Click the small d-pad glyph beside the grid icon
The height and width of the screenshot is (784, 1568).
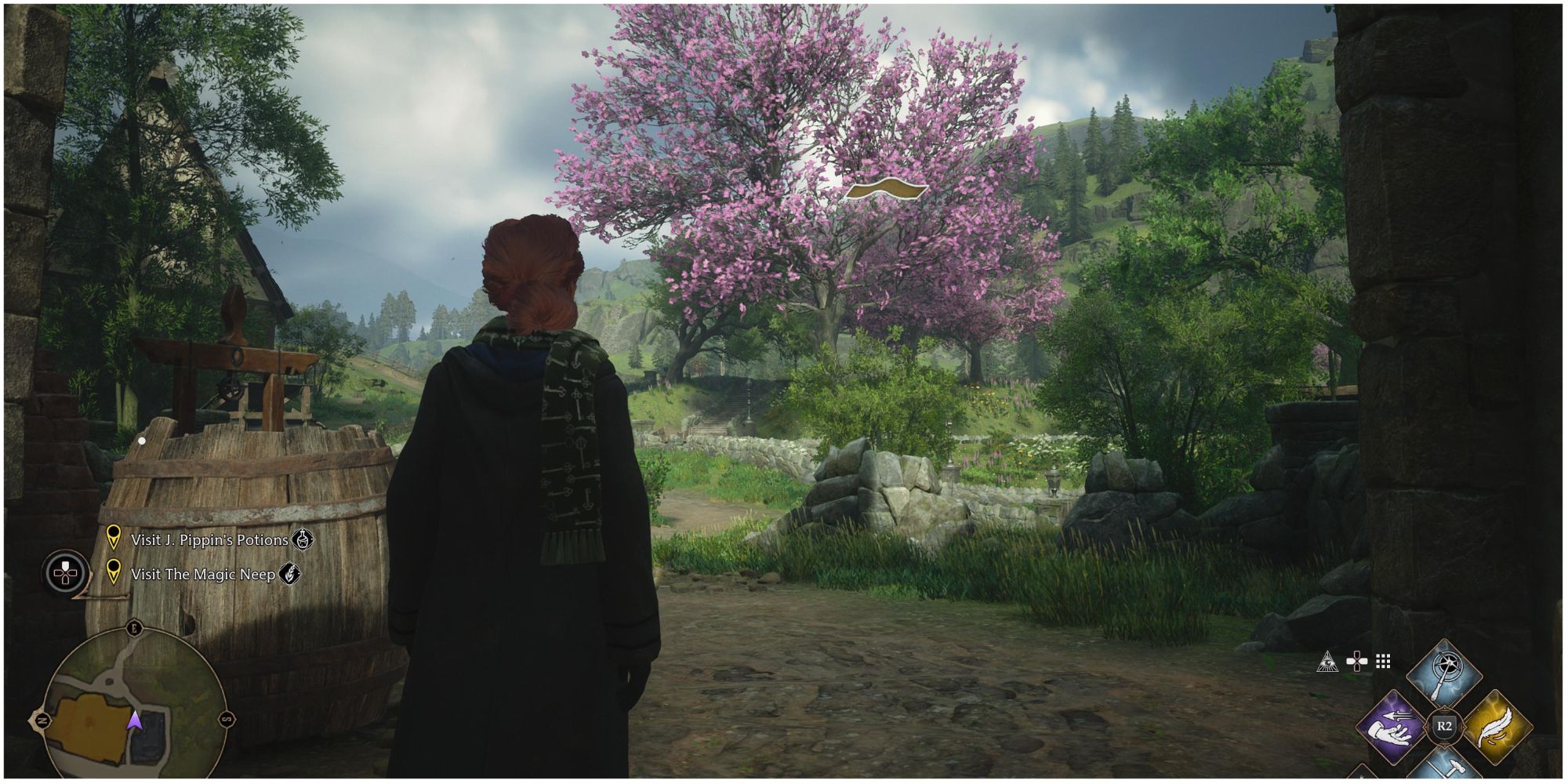click(1357, 660)
